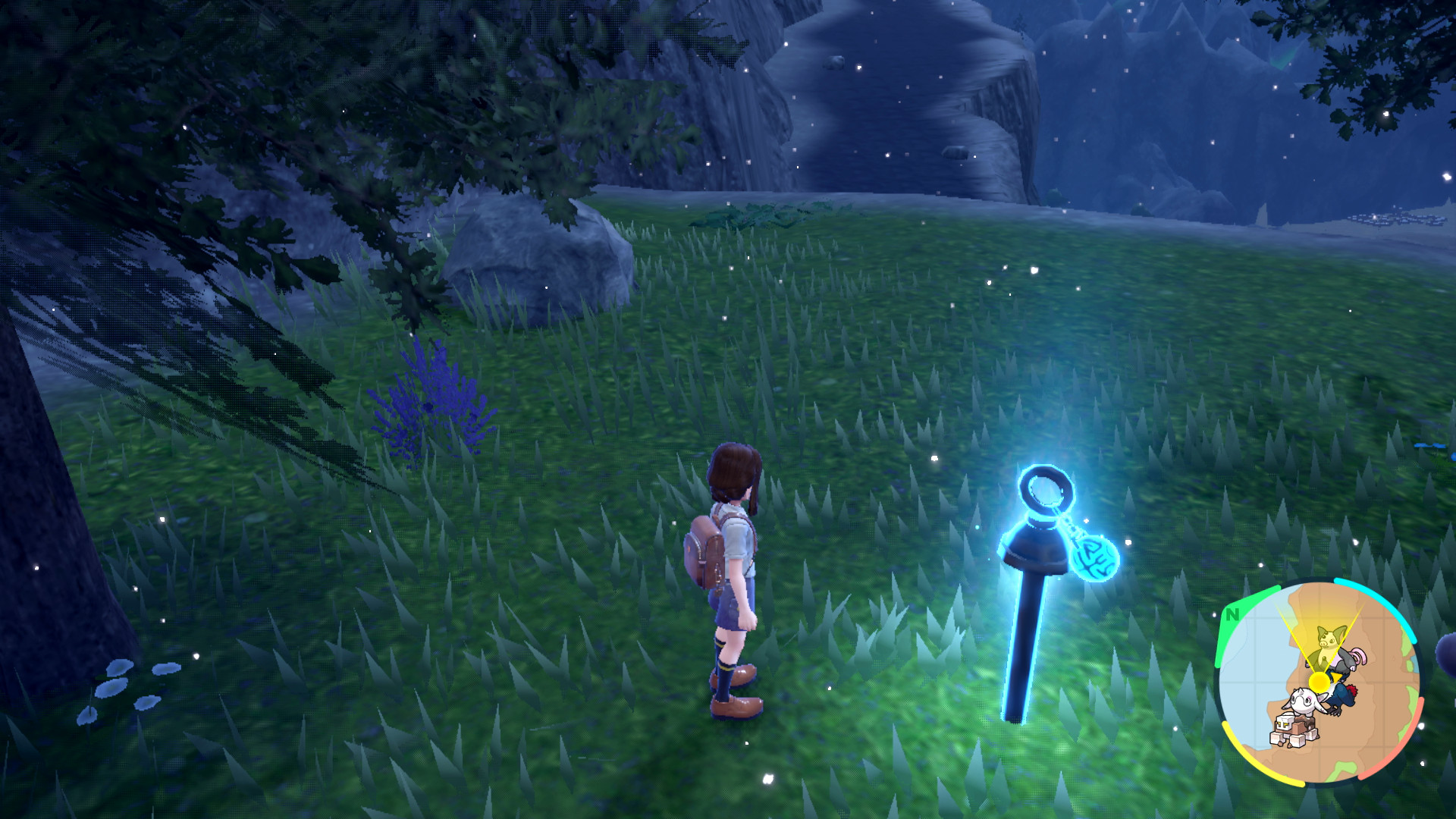Select the white Cufant icon on minimap
Image resolution: width=1456 pixels, height=819 pixels.
[1303, 699]
